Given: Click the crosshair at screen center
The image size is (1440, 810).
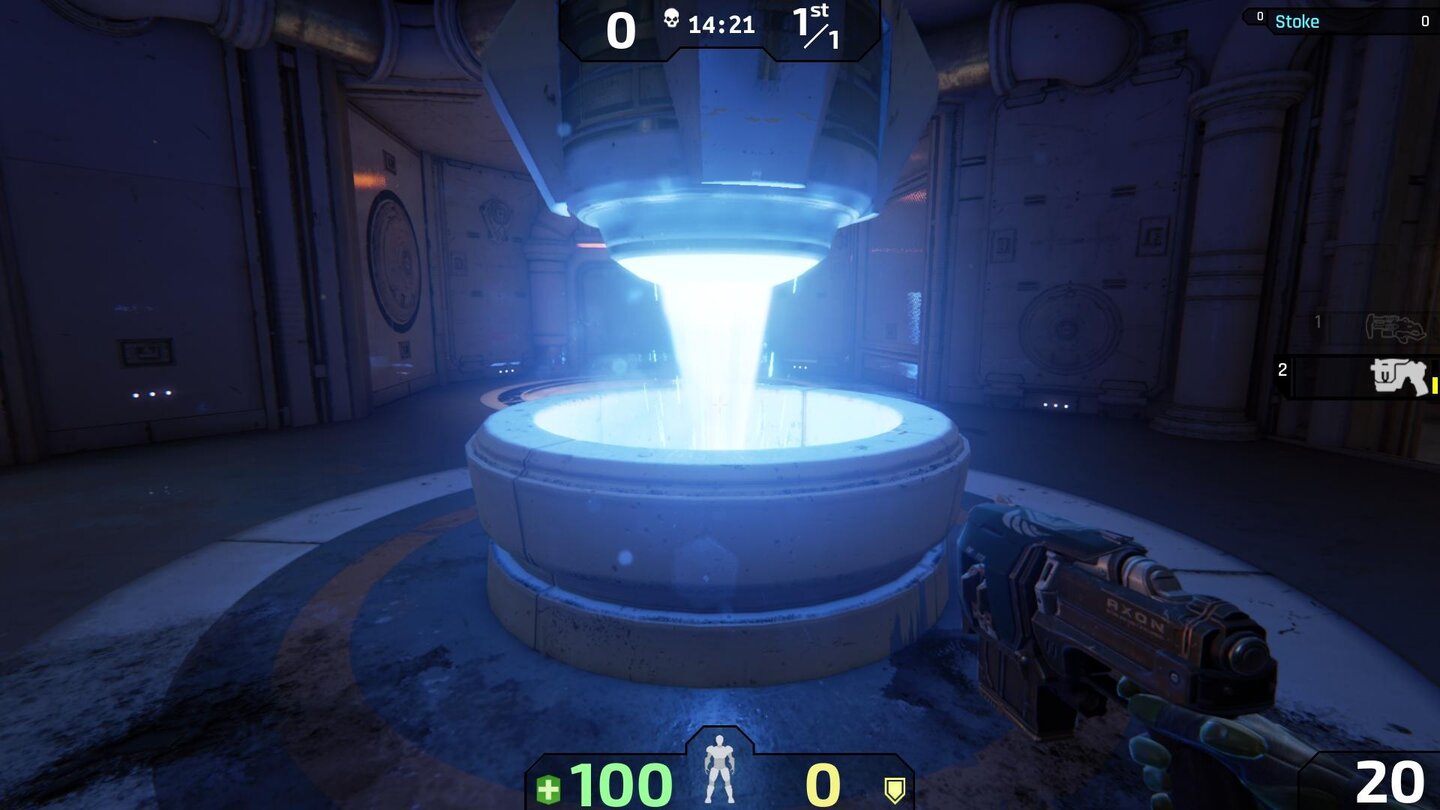Looking at the screenshot, I should (720, 405).
